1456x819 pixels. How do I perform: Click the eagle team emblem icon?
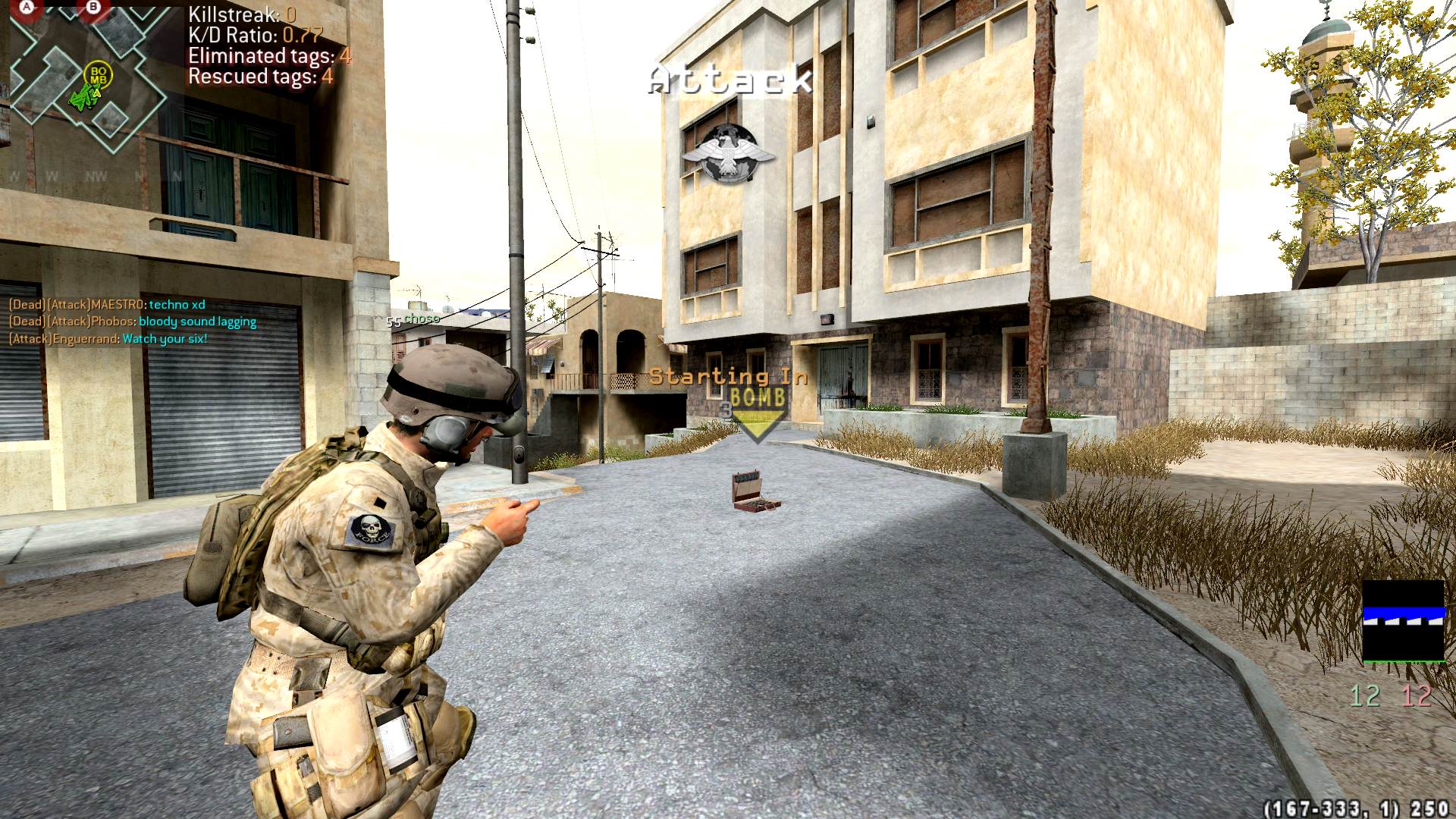pos(729,154)
